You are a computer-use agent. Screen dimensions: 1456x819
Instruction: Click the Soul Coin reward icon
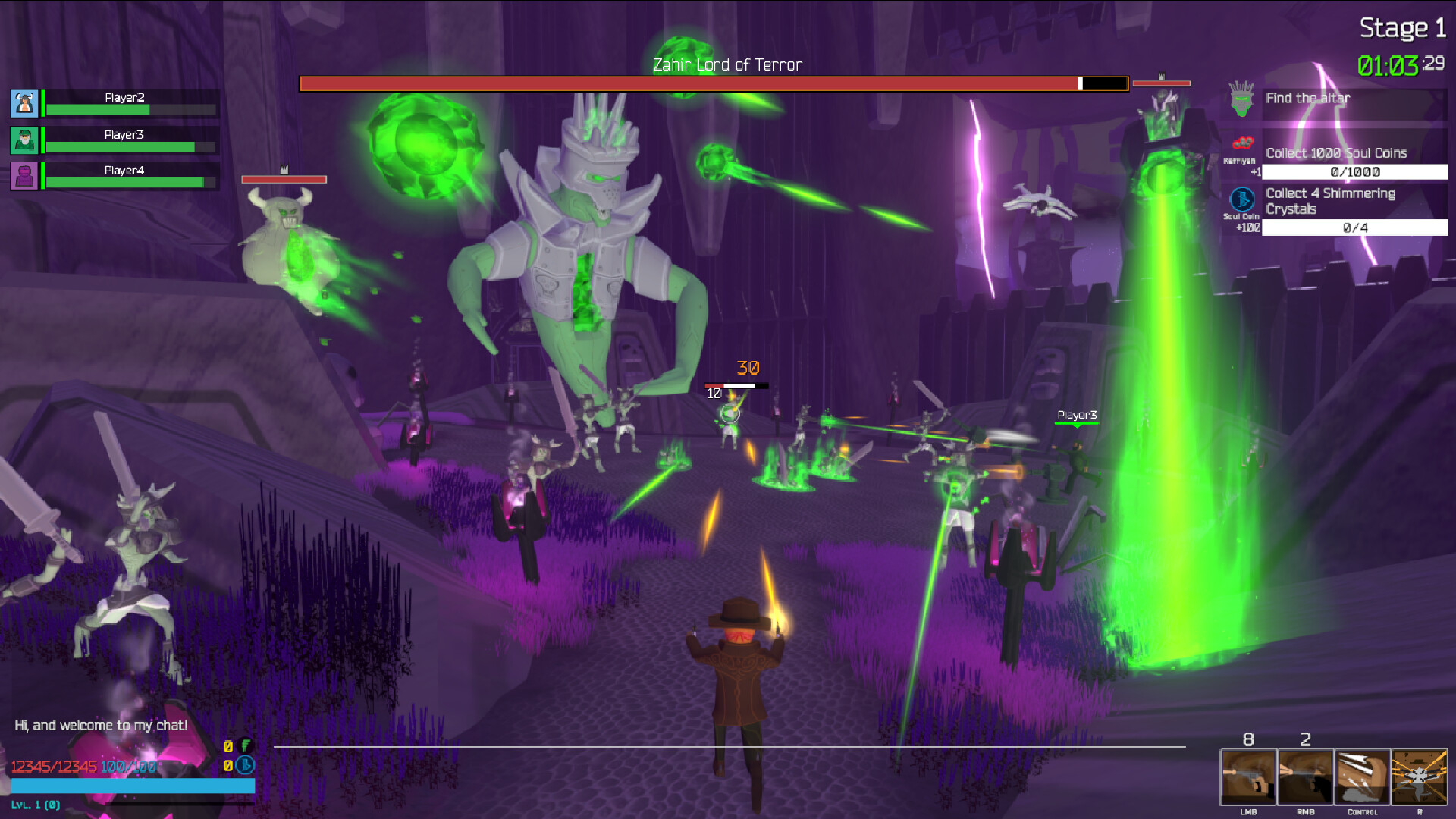pos(1241,201)
